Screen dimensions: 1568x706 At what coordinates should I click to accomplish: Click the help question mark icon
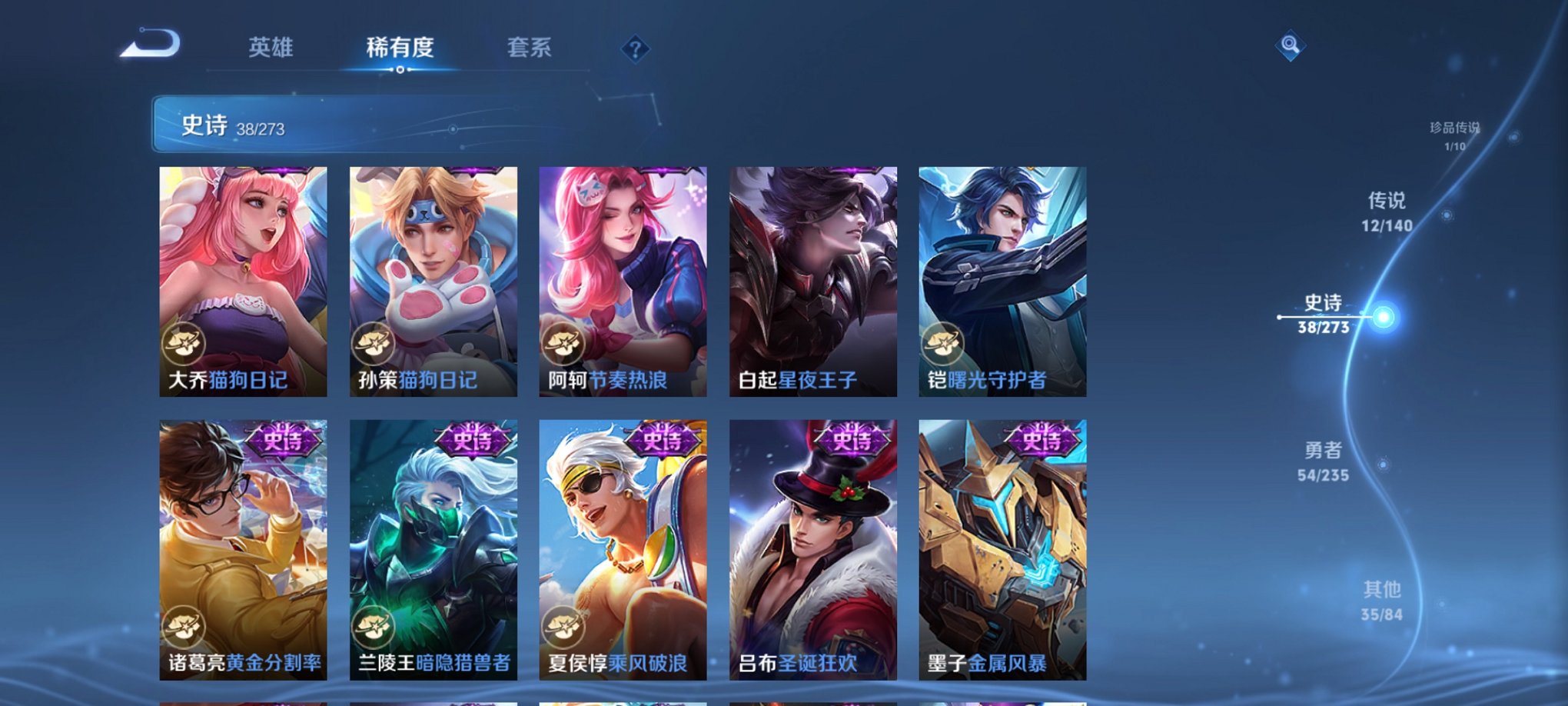(x=635, y=49)
